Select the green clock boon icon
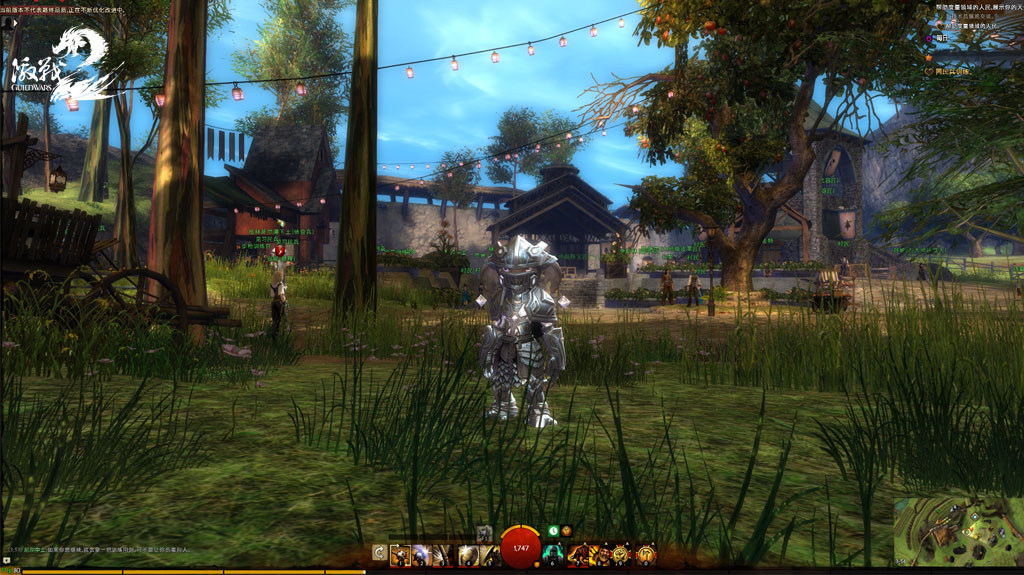1024x575 pixels. point(552,530)
